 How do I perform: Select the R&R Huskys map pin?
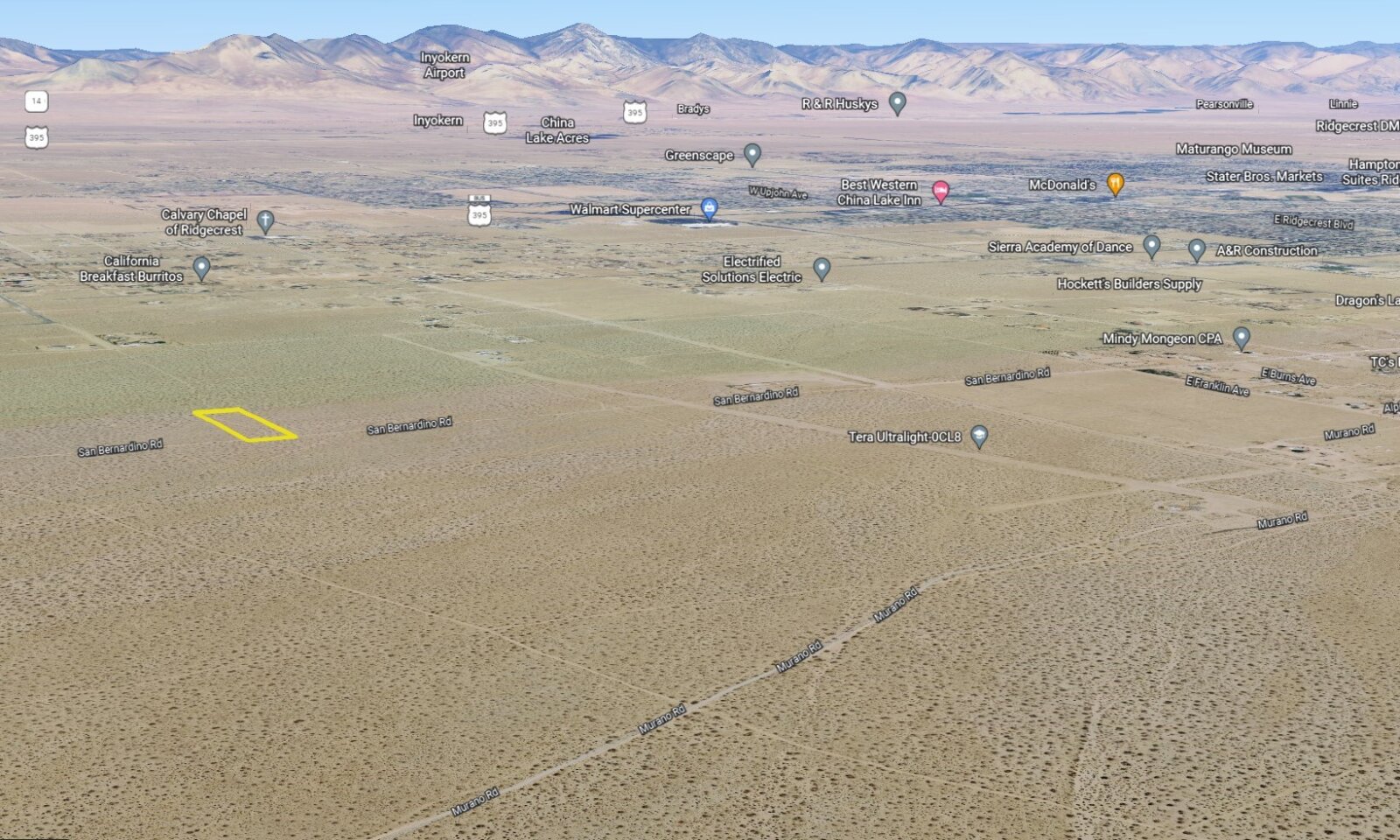(897, 102)
